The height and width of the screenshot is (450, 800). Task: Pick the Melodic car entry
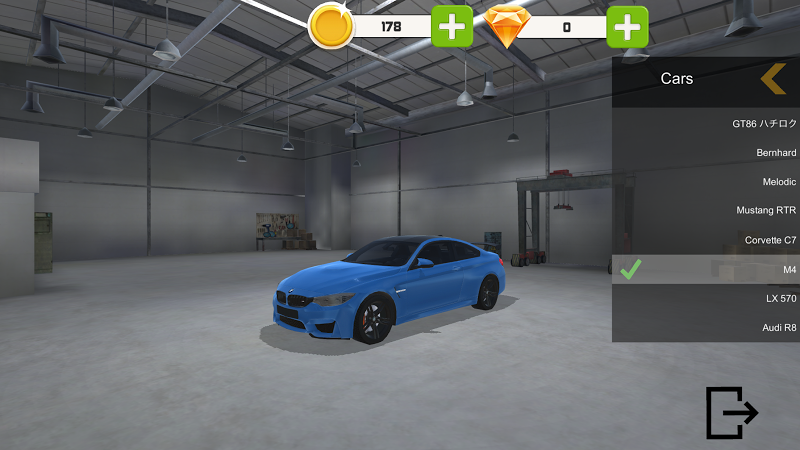click(x=705, y=182)
